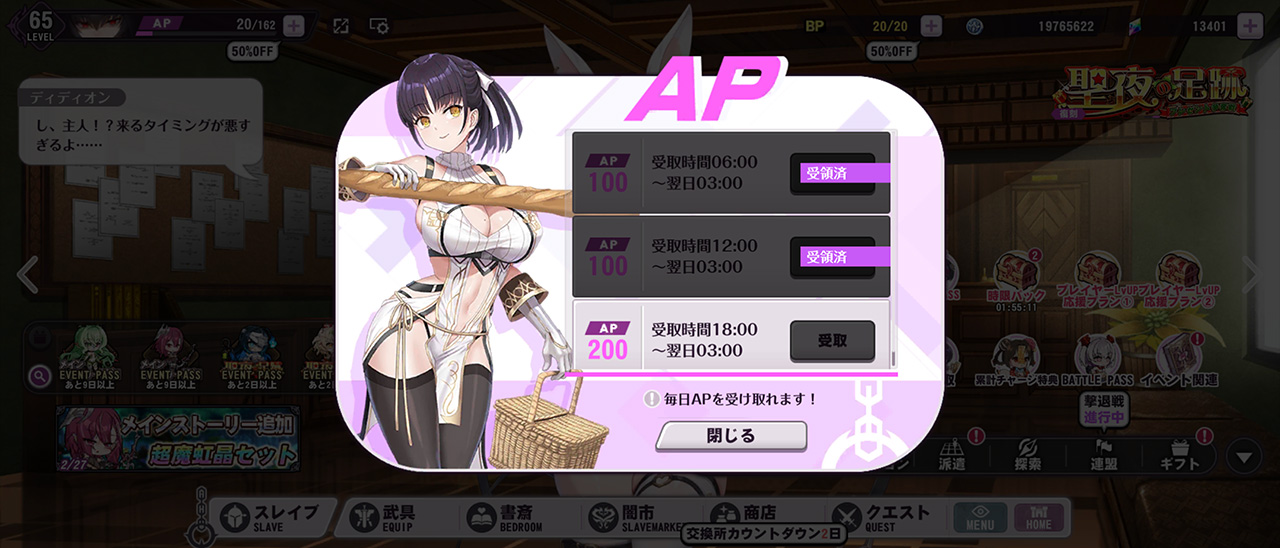This screenshot has height=548, width=1280.
Task: Close the AP popup with 閉じる
Action: [731, 436]
